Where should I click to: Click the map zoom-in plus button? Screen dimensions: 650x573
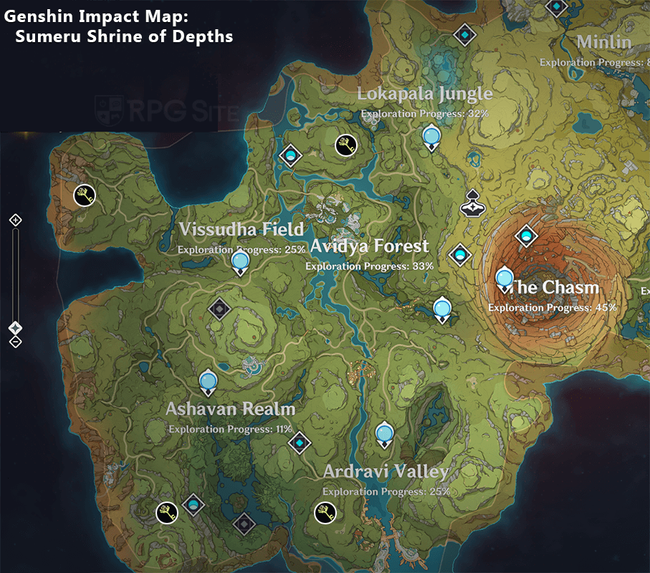point(15,220)
